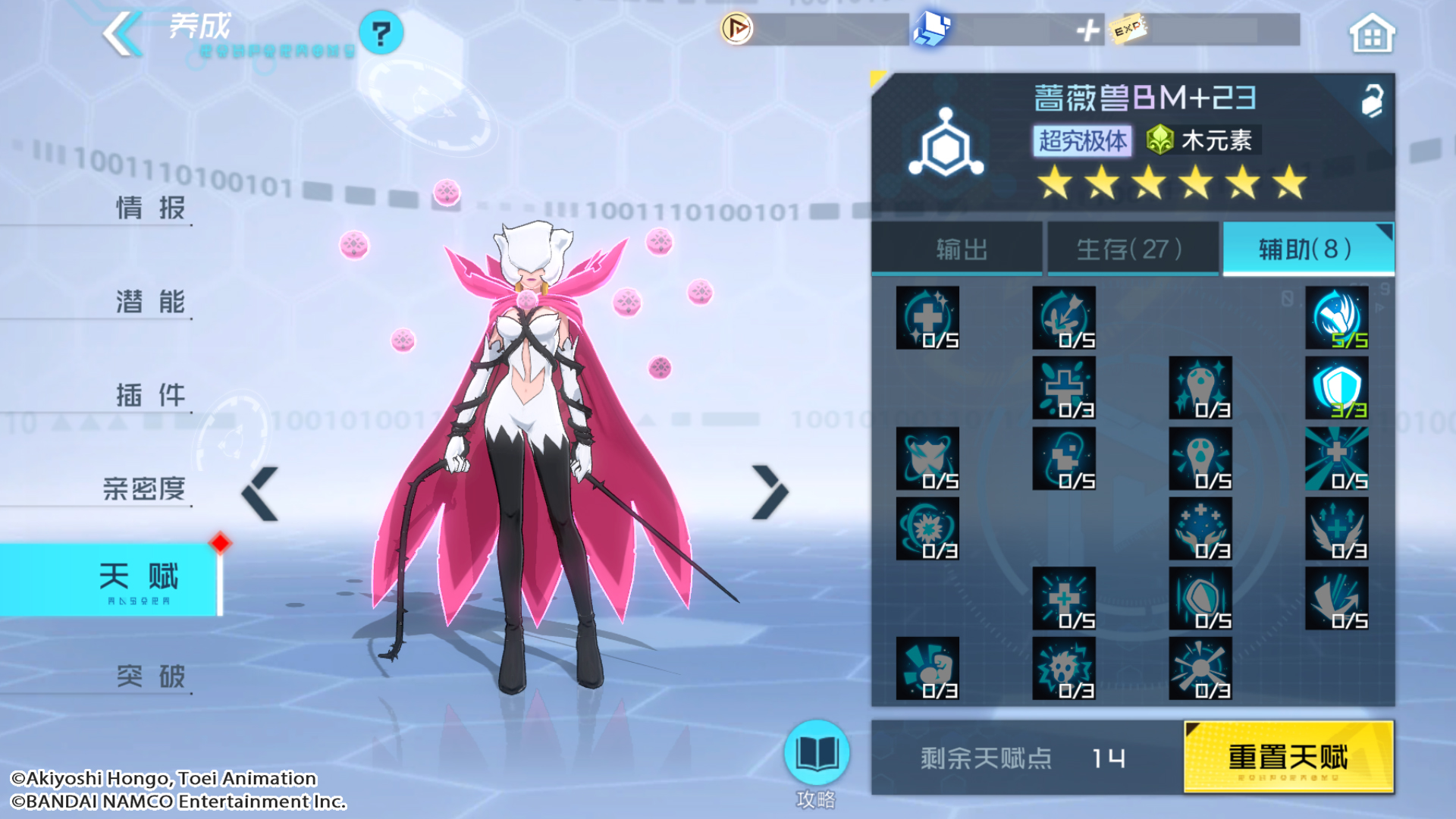Open the 情报 info menu
The width and height of the screenshot is (1456, 819).
tap(149, 207)
